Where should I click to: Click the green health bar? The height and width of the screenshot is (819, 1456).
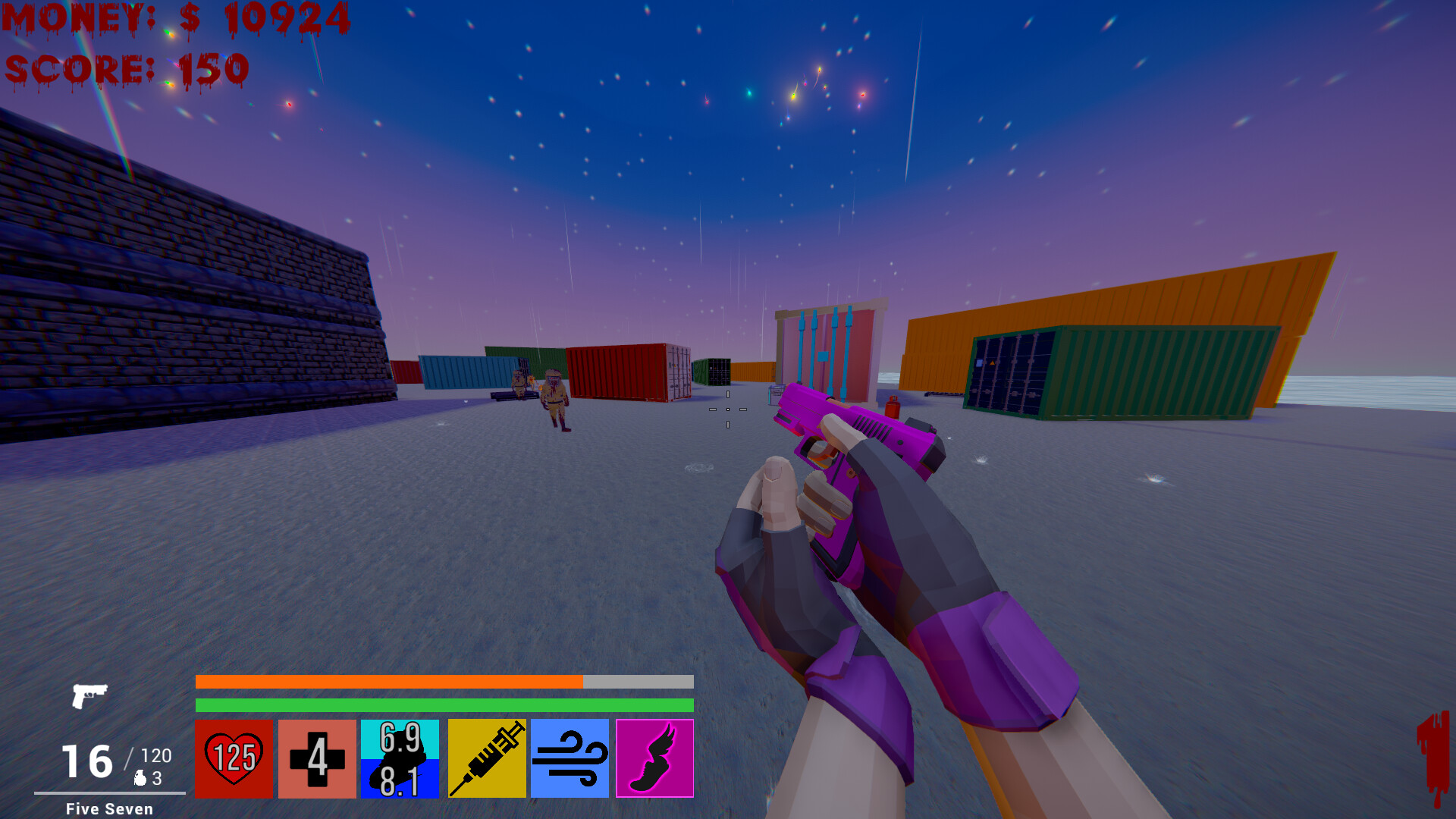click(x=444, y=704)
